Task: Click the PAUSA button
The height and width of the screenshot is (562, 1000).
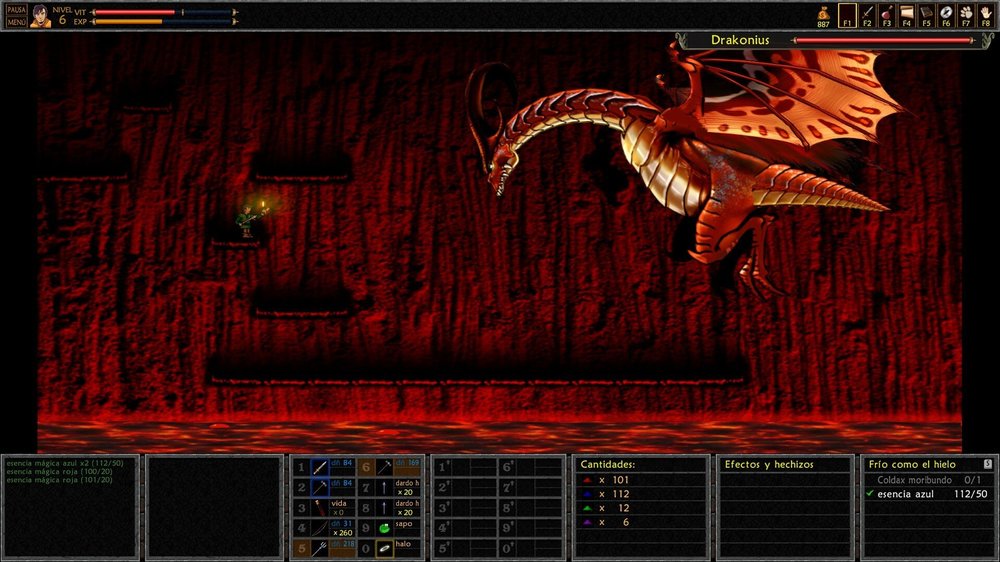Action: click(16, 9)
